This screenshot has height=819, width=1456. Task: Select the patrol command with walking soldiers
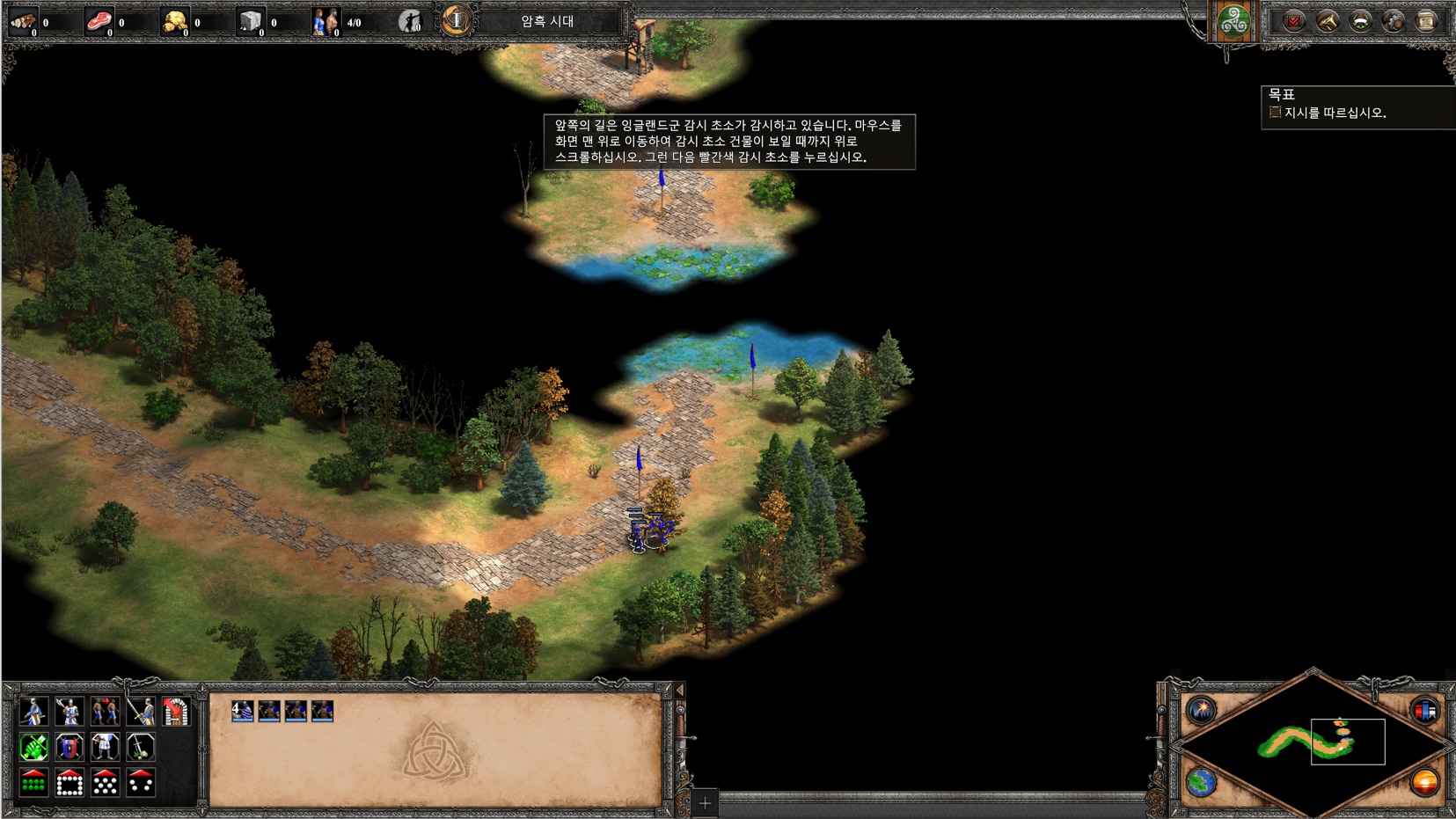click(x=105, y=711)
